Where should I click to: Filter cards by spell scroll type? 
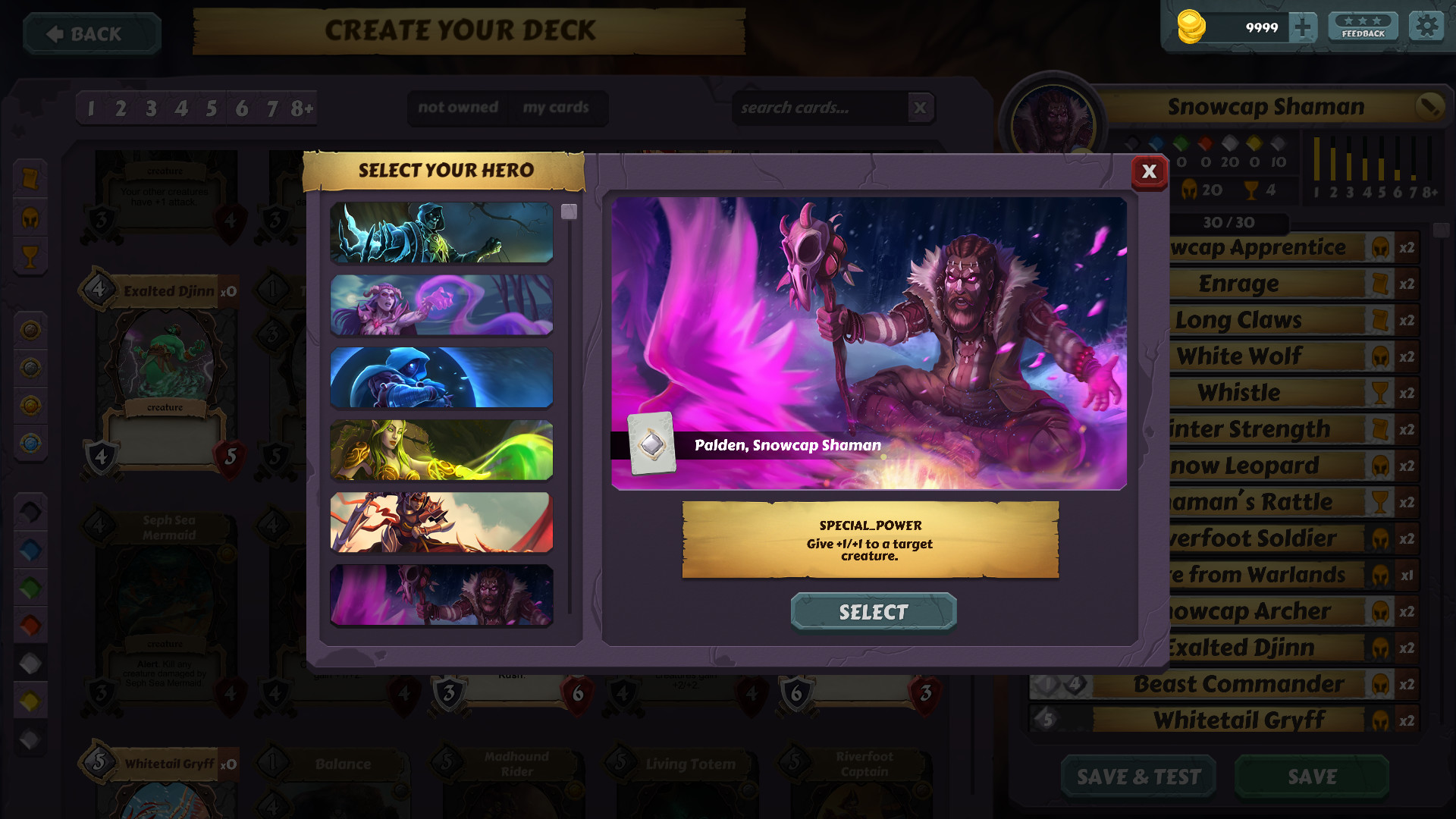pyautogui.click(x=31, y=177)
